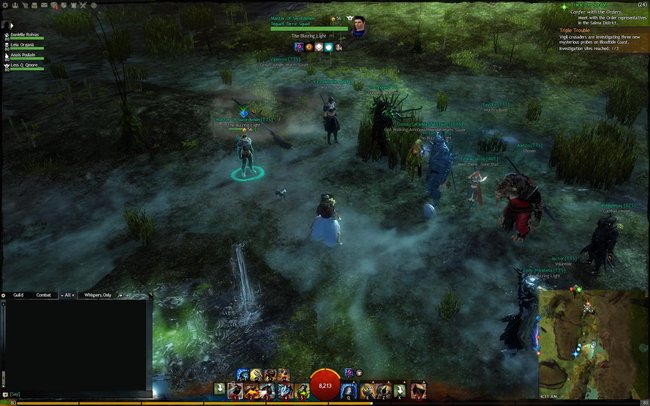Activate the weapon swap arrow button
650x406 pixels.
click(220, 389)
